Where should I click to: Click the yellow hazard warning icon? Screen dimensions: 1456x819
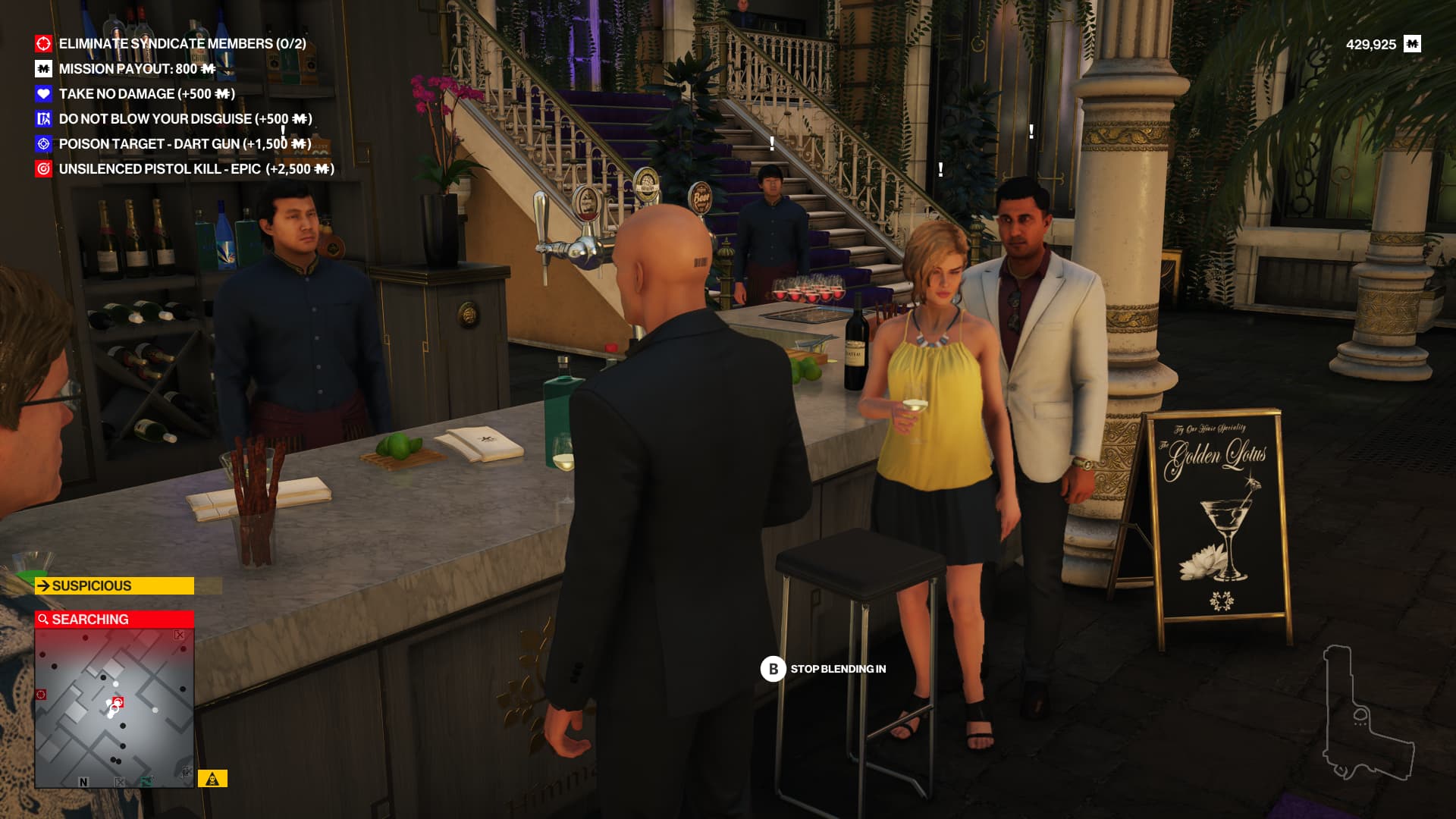coord(212,779)
